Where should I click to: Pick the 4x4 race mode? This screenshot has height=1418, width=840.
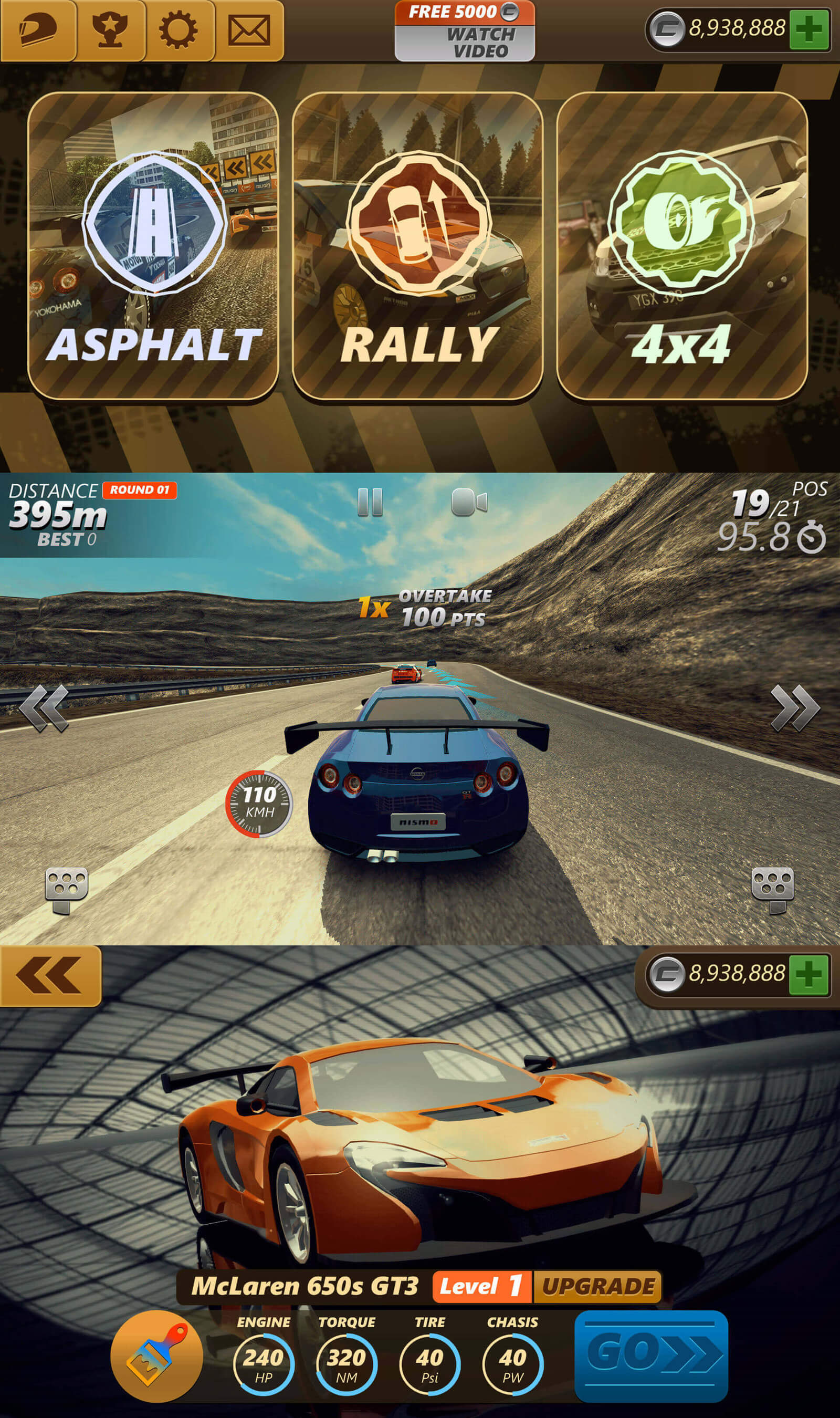coord(681,245)
